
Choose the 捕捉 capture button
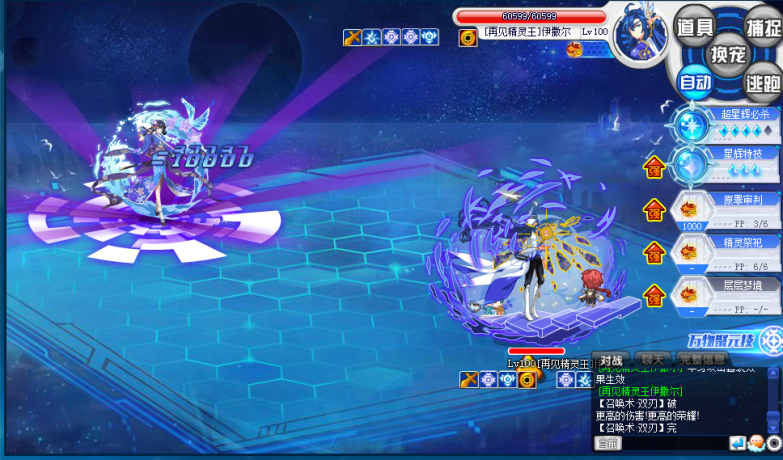pos(762,27)
